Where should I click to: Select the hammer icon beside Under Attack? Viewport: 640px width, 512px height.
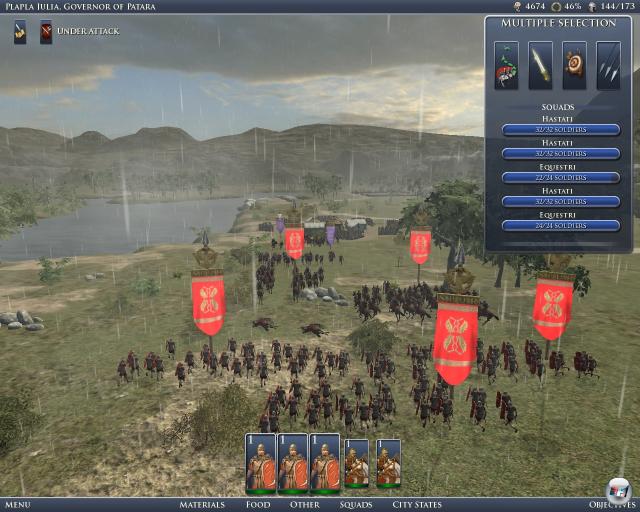[20, 32]
